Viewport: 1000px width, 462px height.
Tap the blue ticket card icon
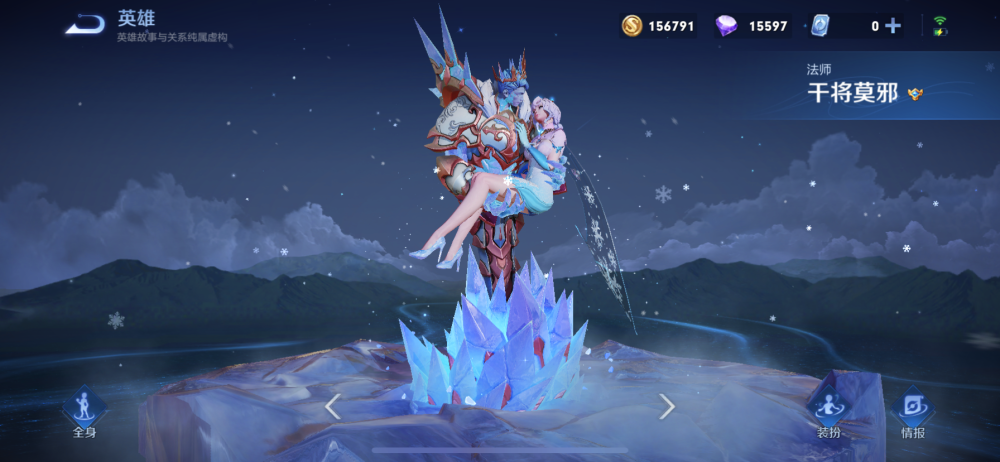click(x=820, y=26)
